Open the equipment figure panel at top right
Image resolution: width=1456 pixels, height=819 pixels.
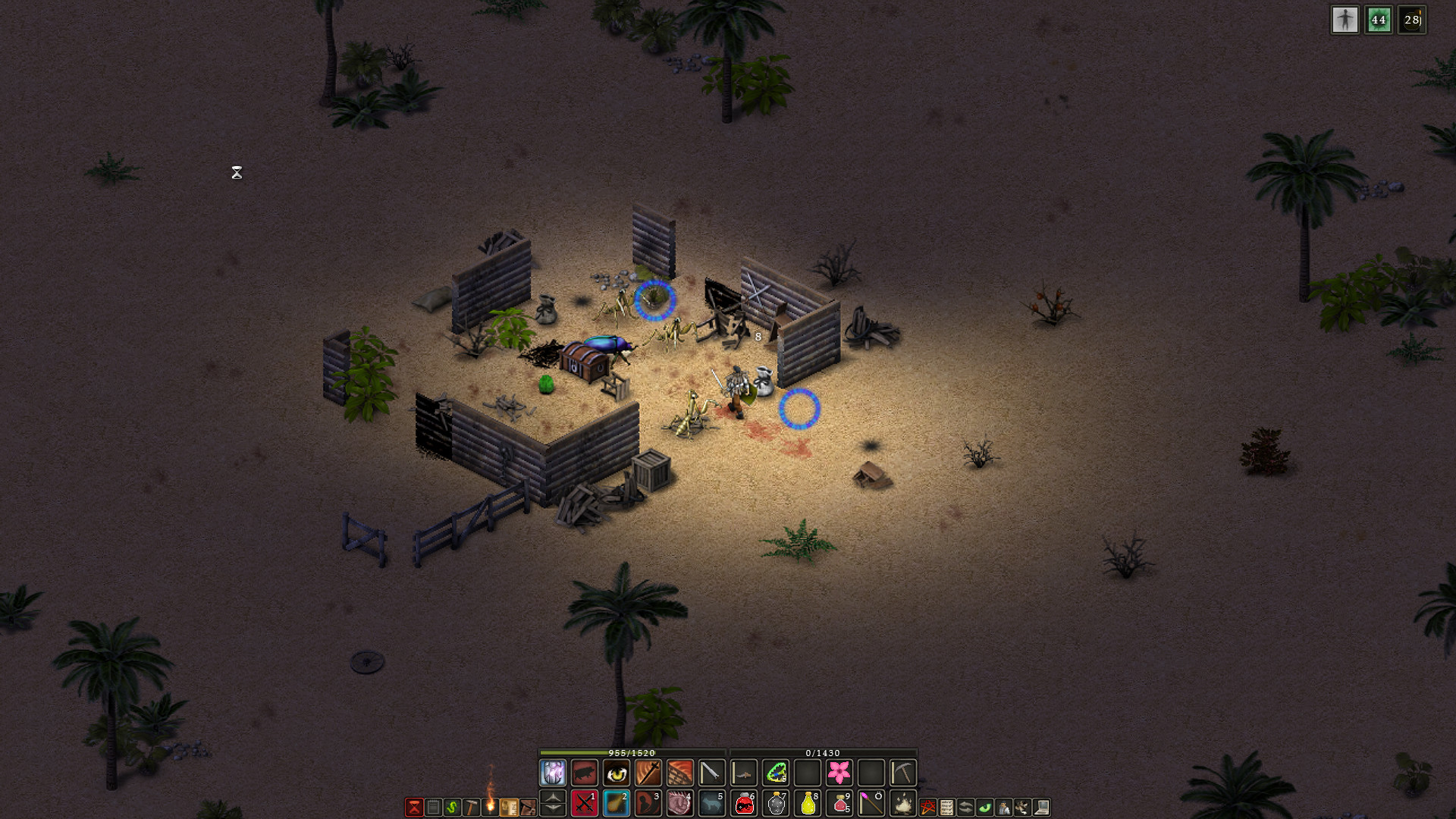(x=1346, y=20)
